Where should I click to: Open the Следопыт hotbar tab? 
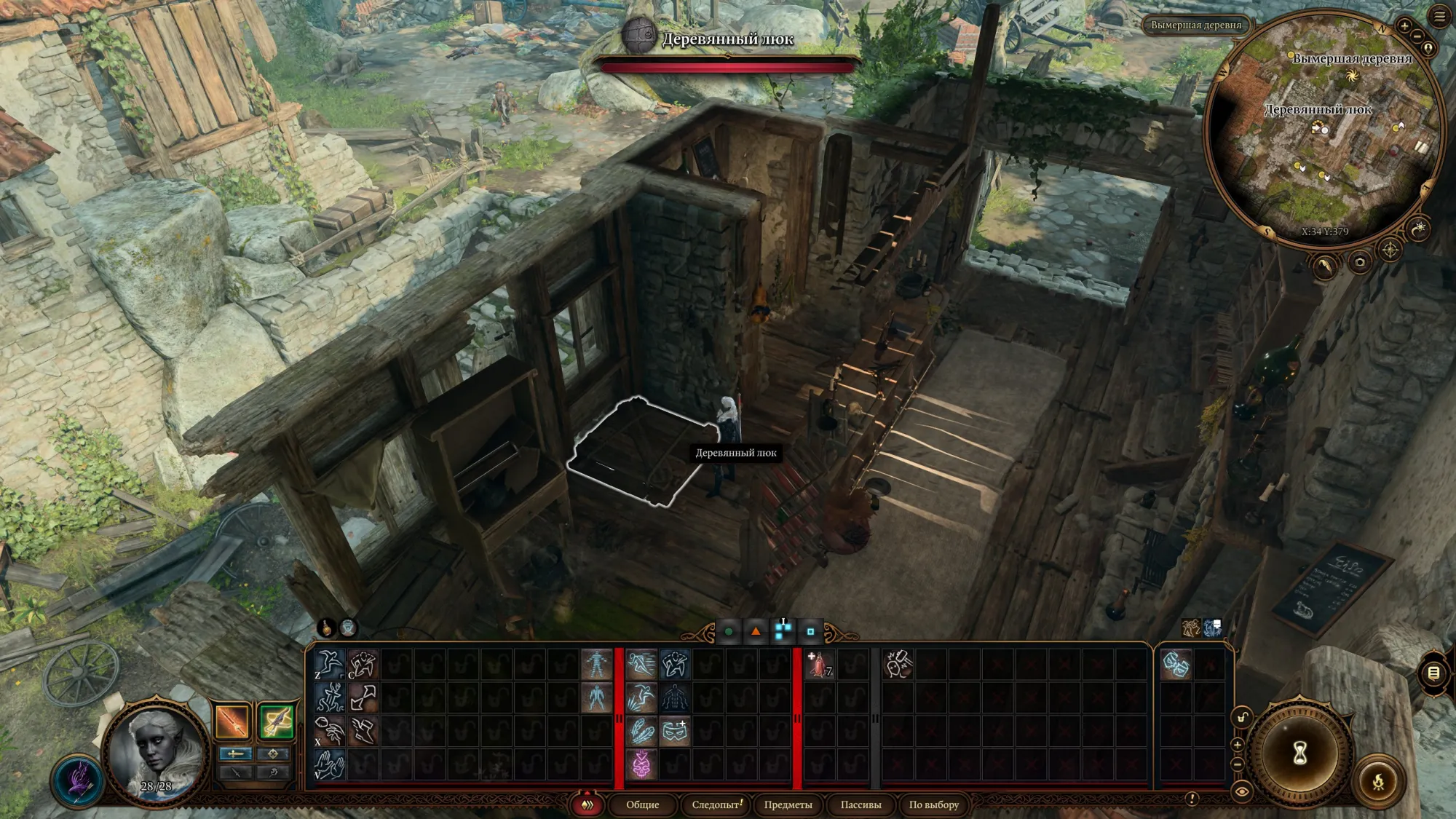[716, 804]
